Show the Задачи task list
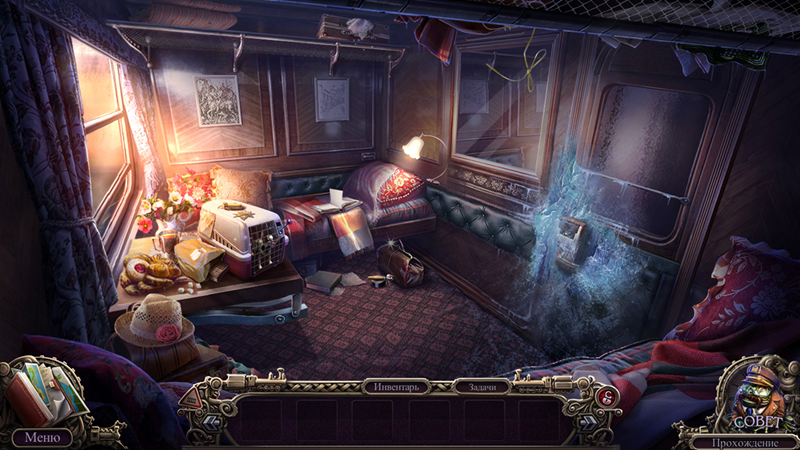 pos(481,385)
